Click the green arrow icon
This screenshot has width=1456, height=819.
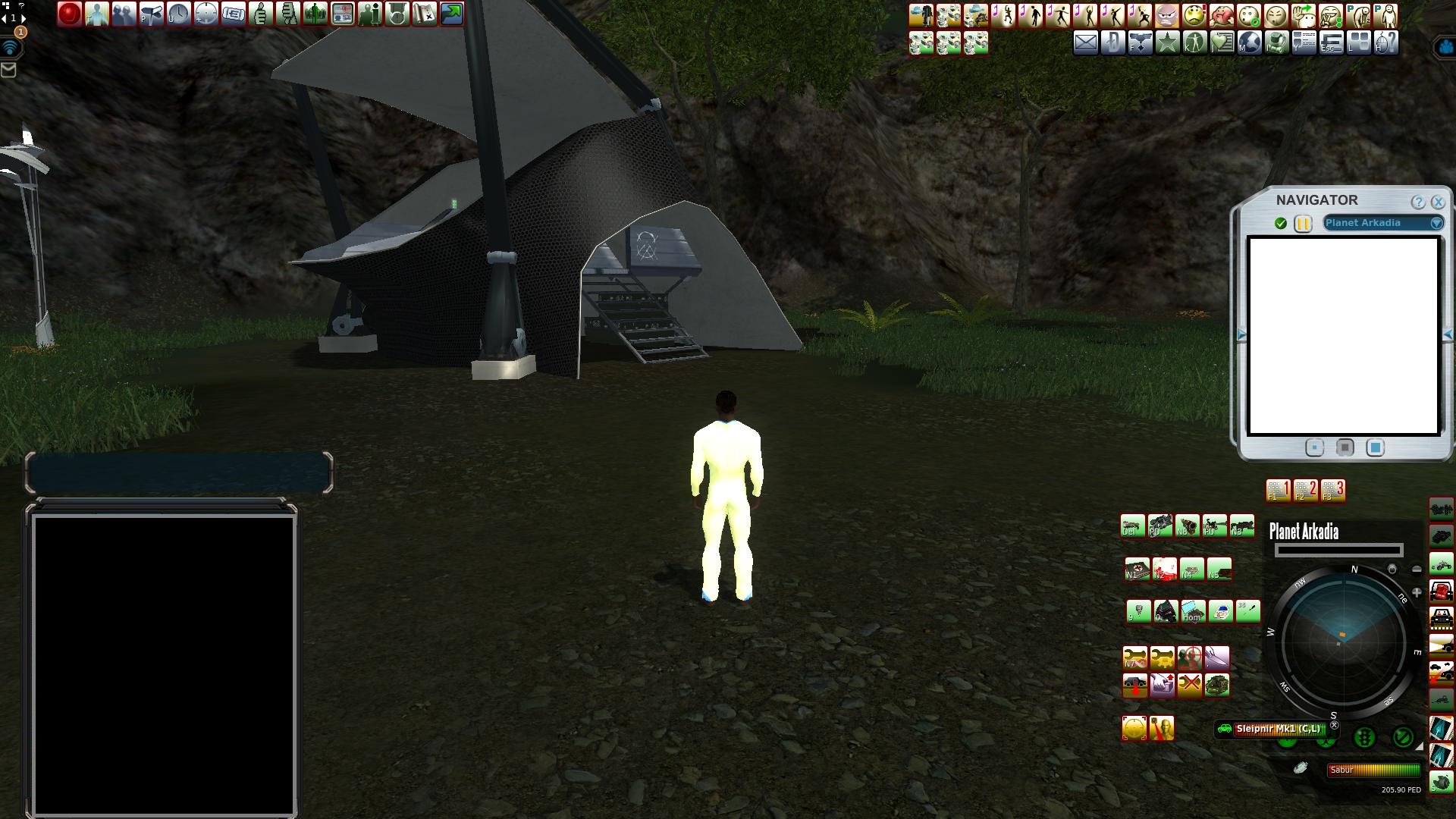click(452, 14)
